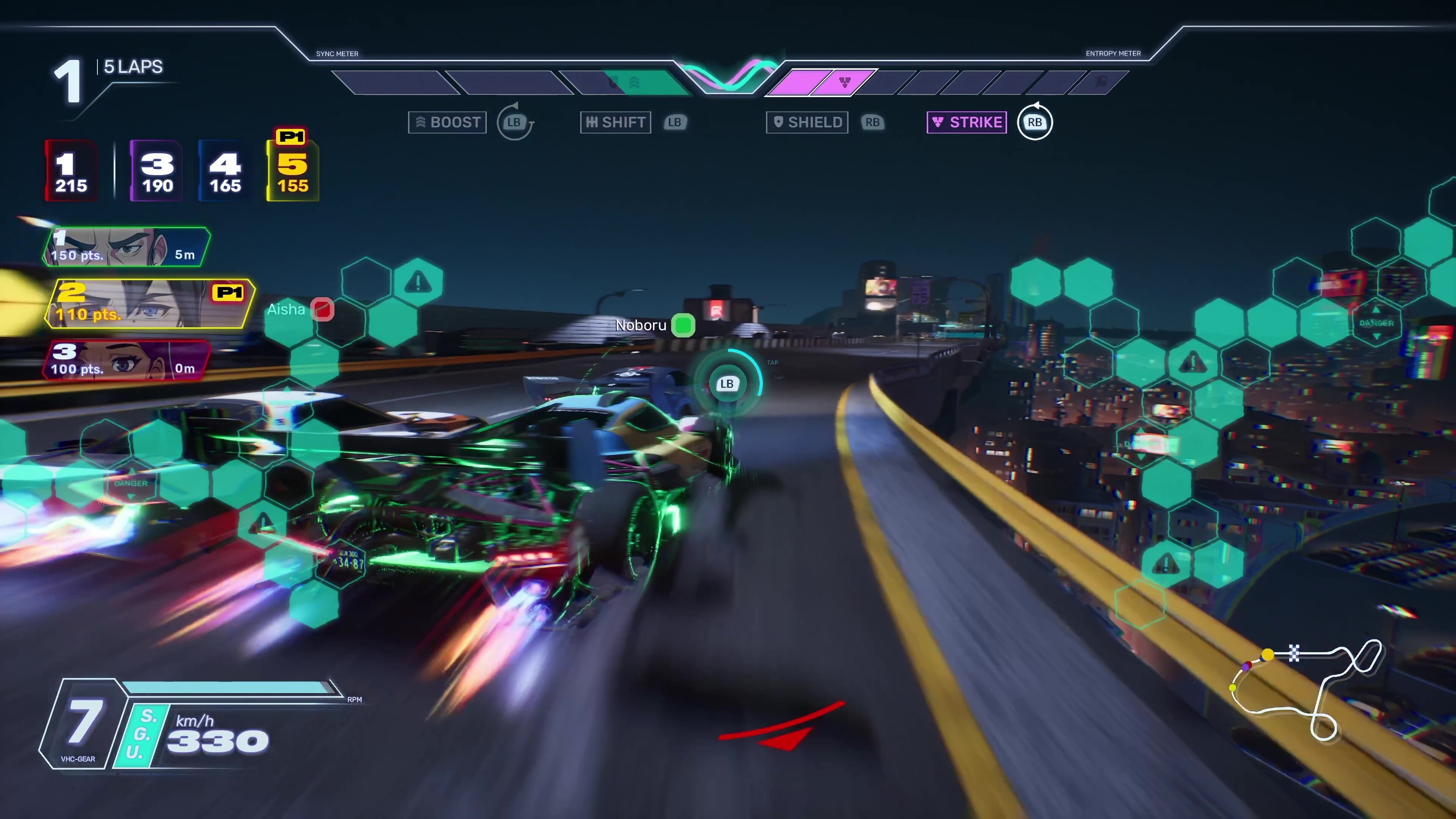The image size is (1456, 819).
Task: Click Noboru's green driver marker
Action: pos(683,325)
